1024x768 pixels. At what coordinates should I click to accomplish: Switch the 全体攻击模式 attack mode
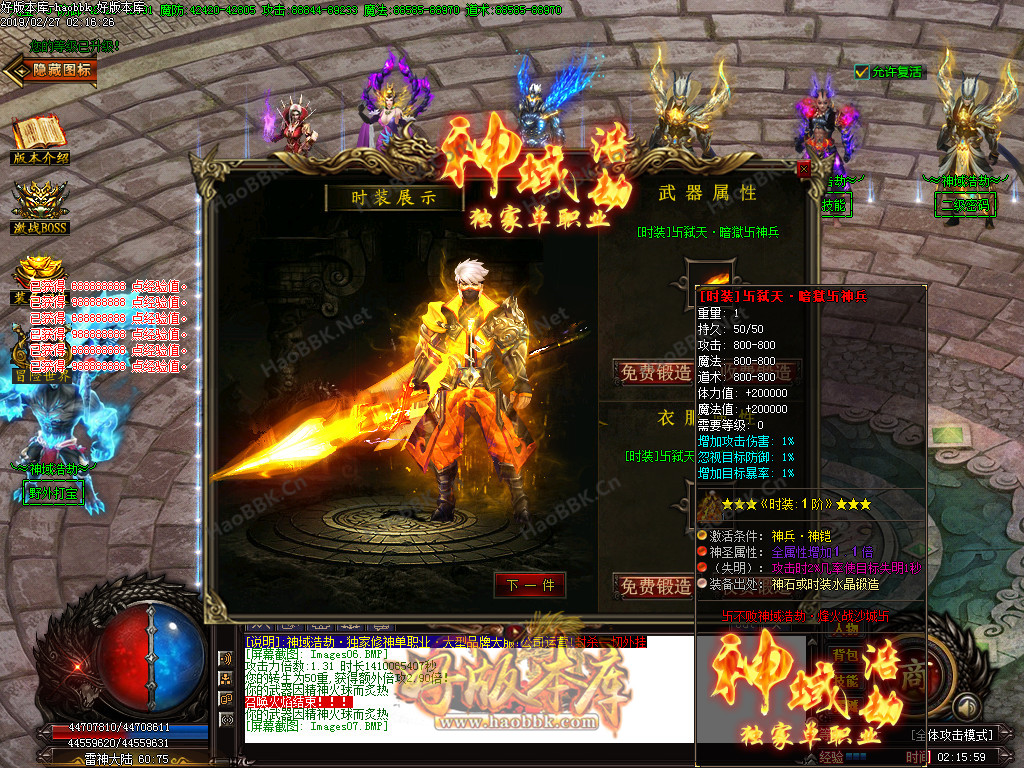pyautogui.click(x=958, y=735)
